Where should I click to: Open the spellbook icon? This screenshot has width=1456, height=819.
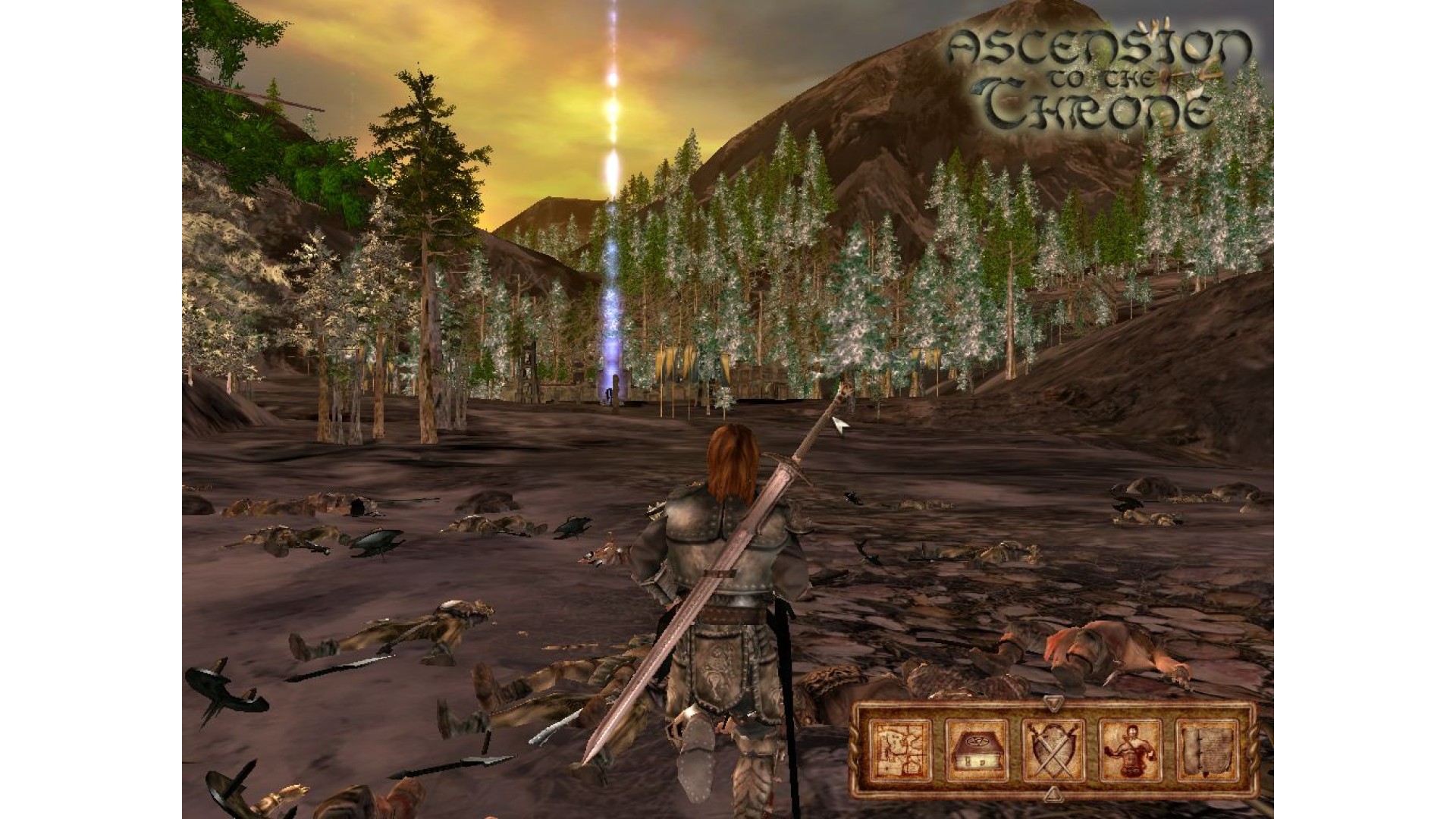coord(977,750)
